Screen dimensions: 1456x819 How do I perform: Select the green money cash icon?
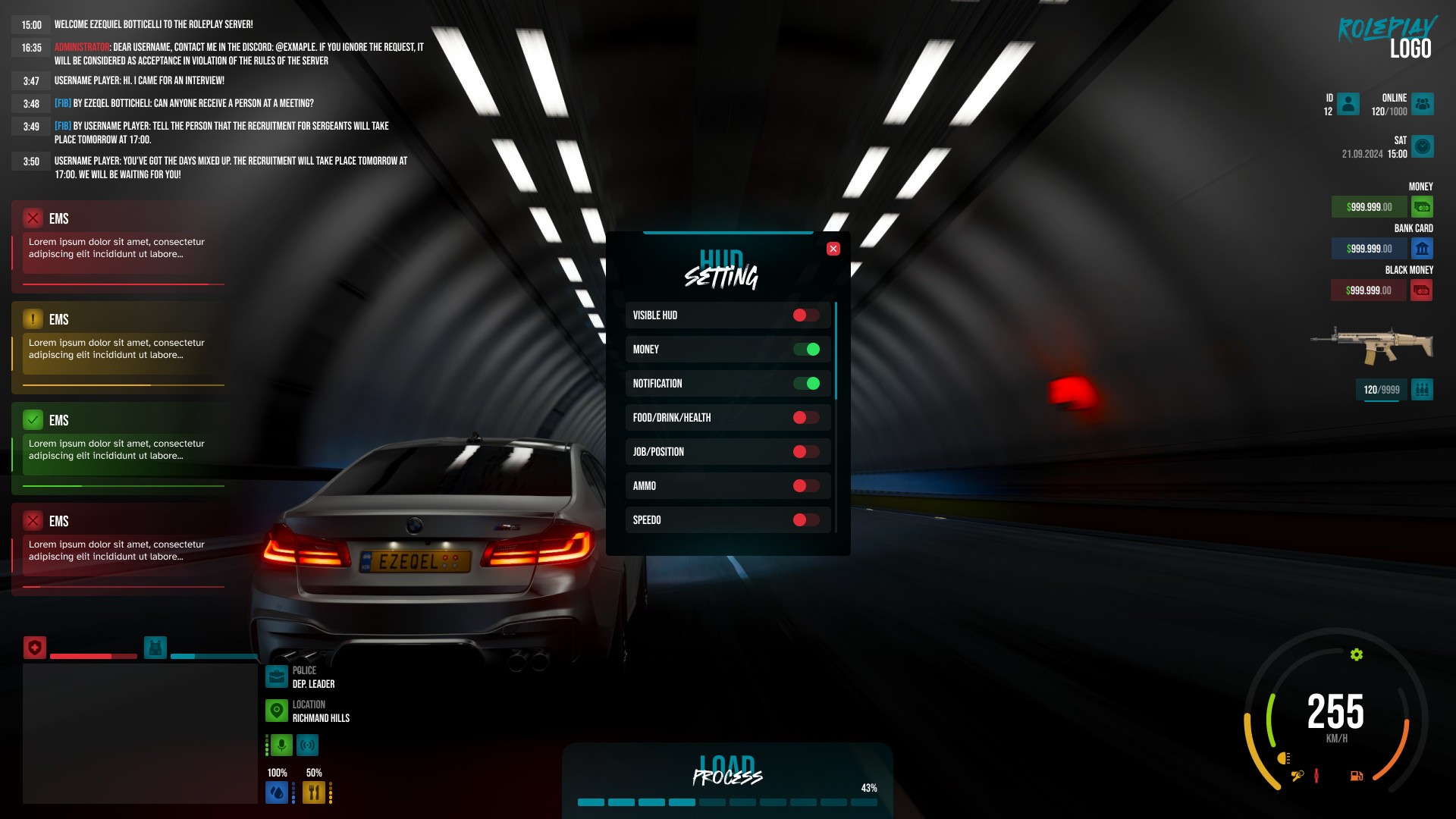1422,206
